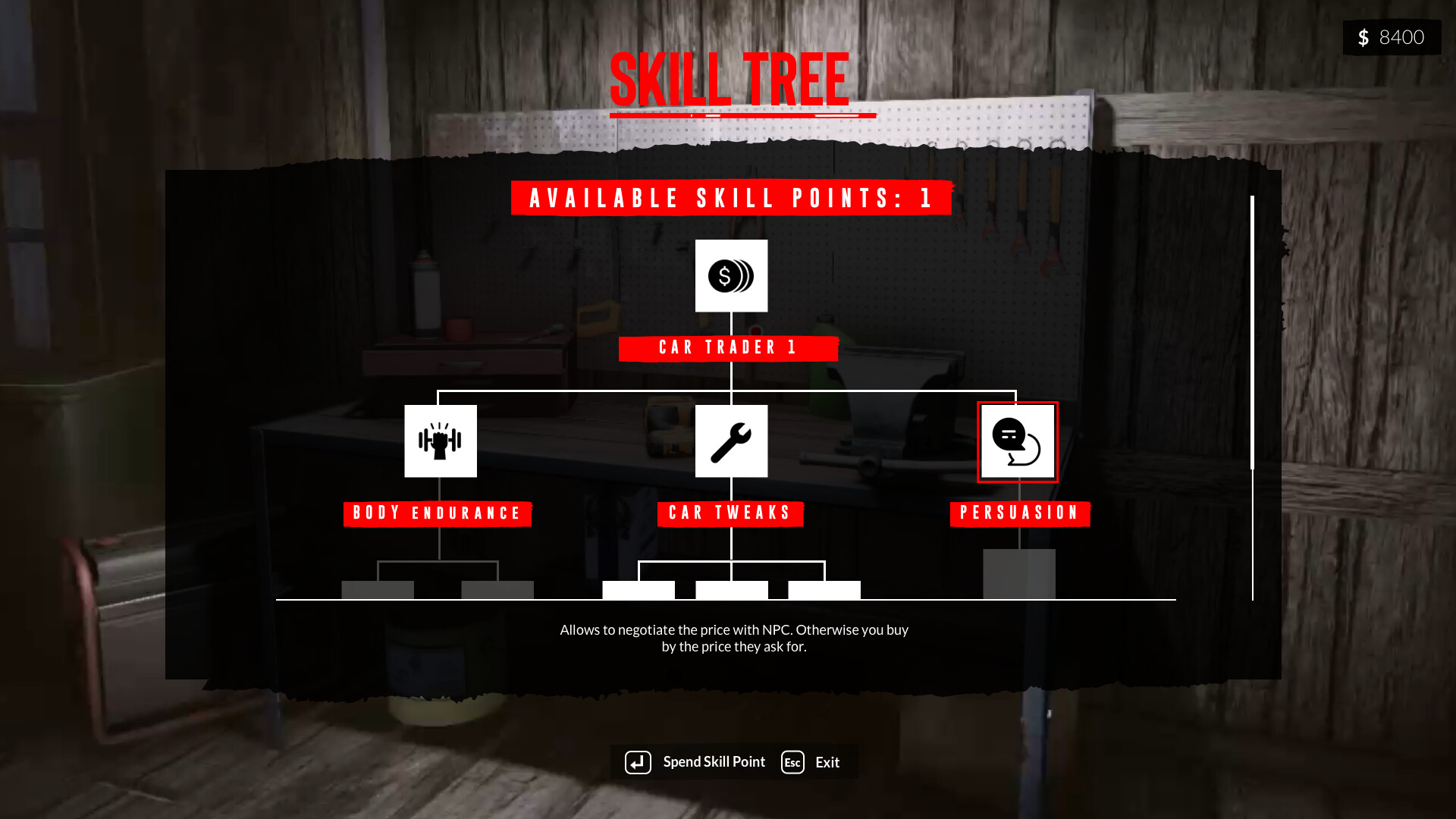Click the Persuasion red label banner
The width and height of the screenshot is (1456, 819).
point(1019,513)
